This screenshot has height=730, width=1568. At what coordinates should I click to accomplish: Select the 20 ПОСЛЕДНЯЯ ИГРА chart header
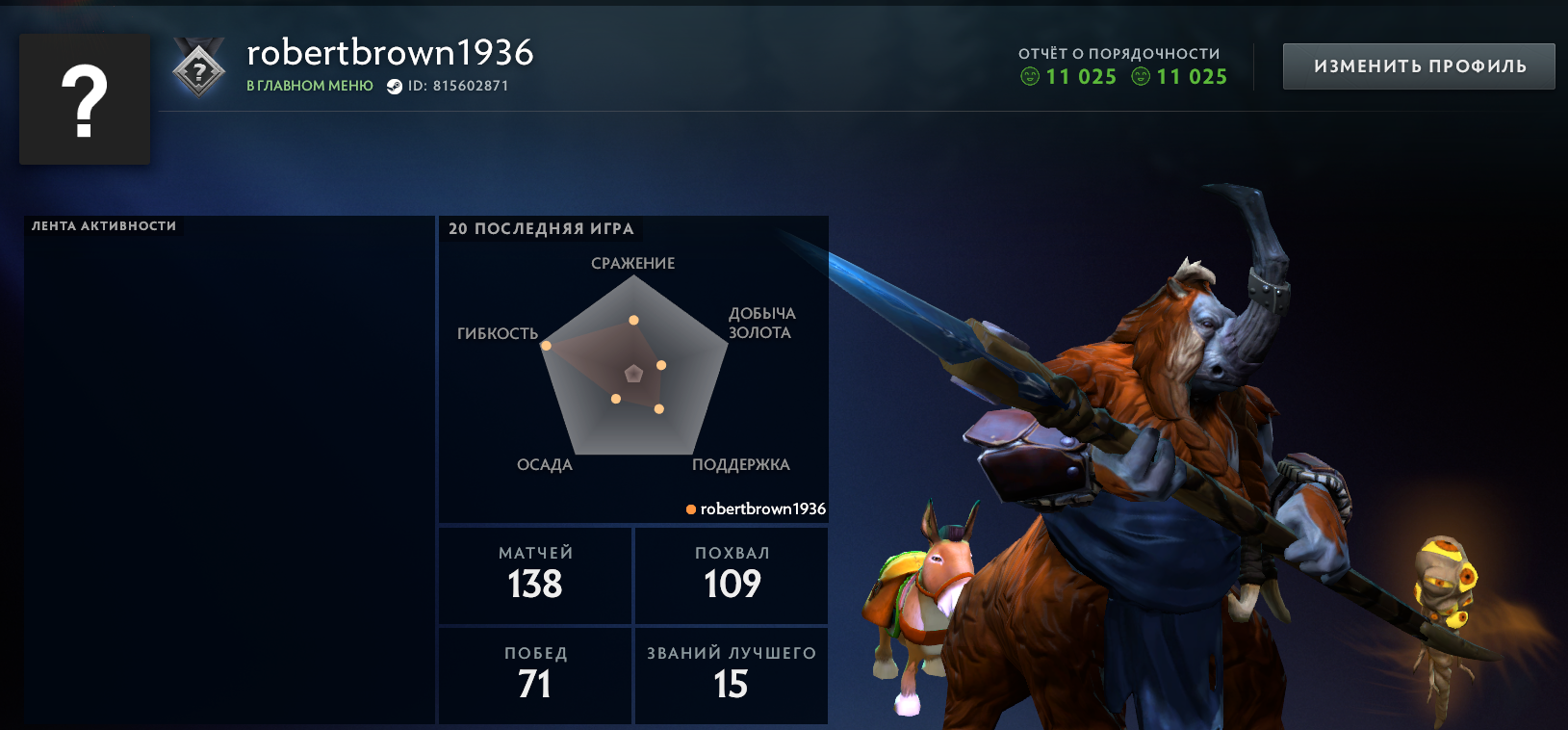542,229
